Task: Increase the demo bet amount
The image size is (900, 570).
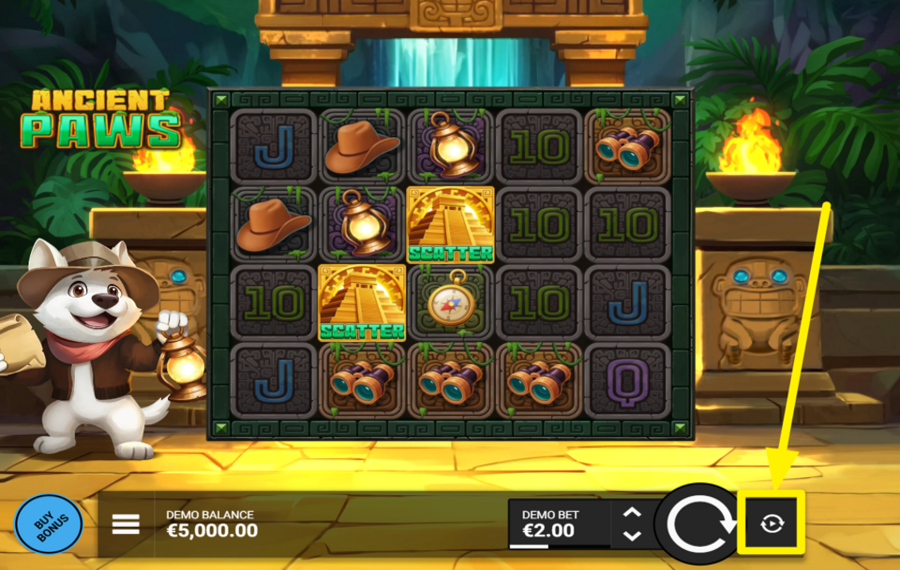Action: point(632,513)
